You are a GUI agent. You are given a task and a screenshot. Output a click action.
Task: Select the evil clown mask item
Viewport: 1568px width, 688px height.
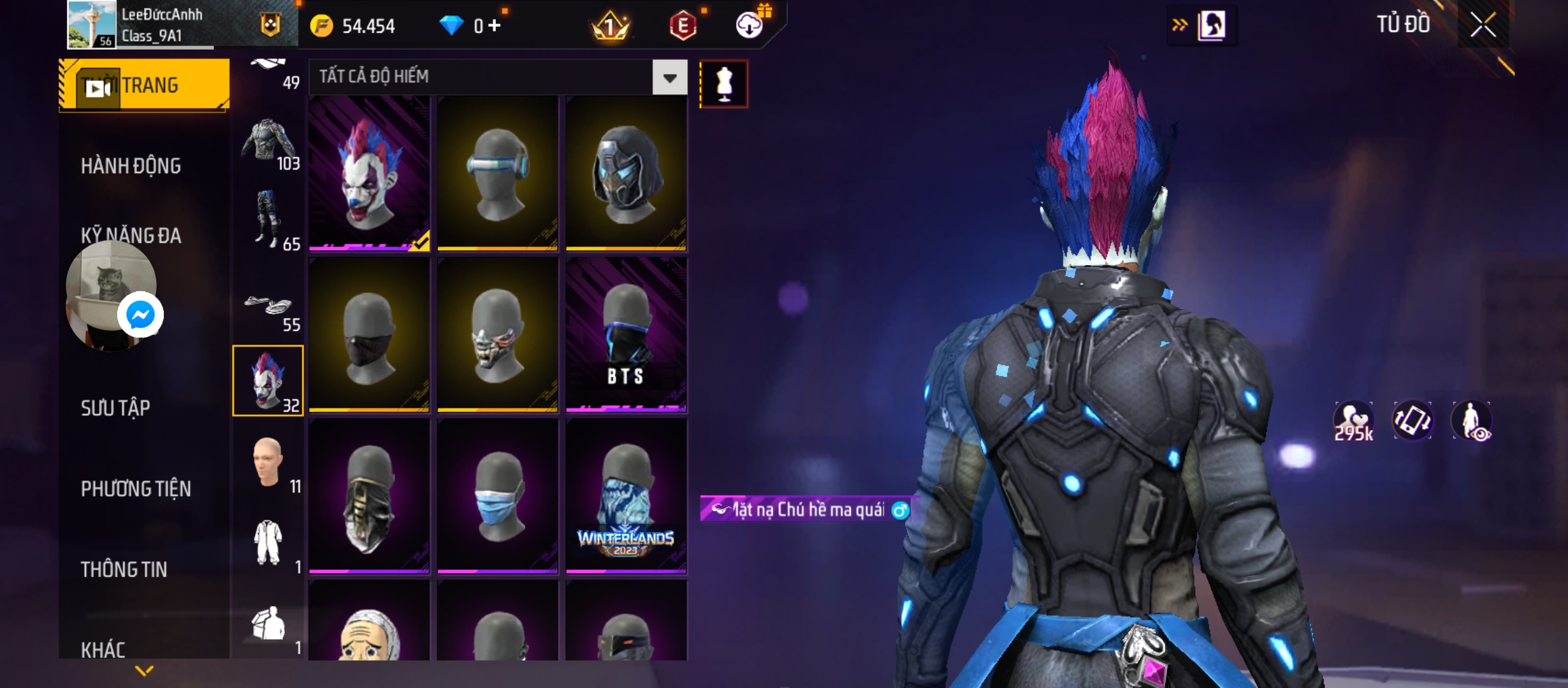pyautogui.click(x=369, y=173)
